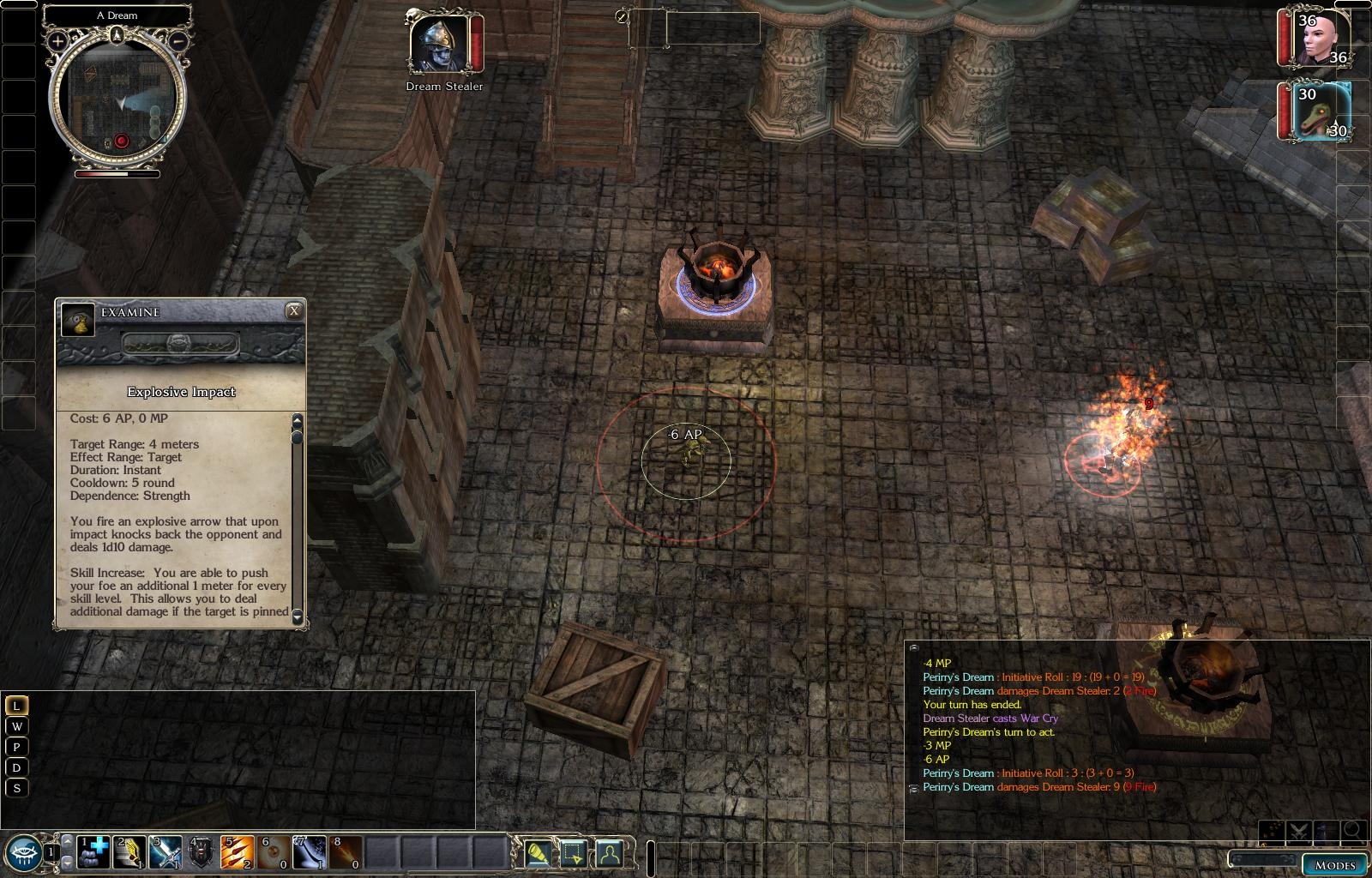Use the golden gauntlet ability in slot 2
The height and width of the screenshot is (878, 1372).
click(130, 852)
